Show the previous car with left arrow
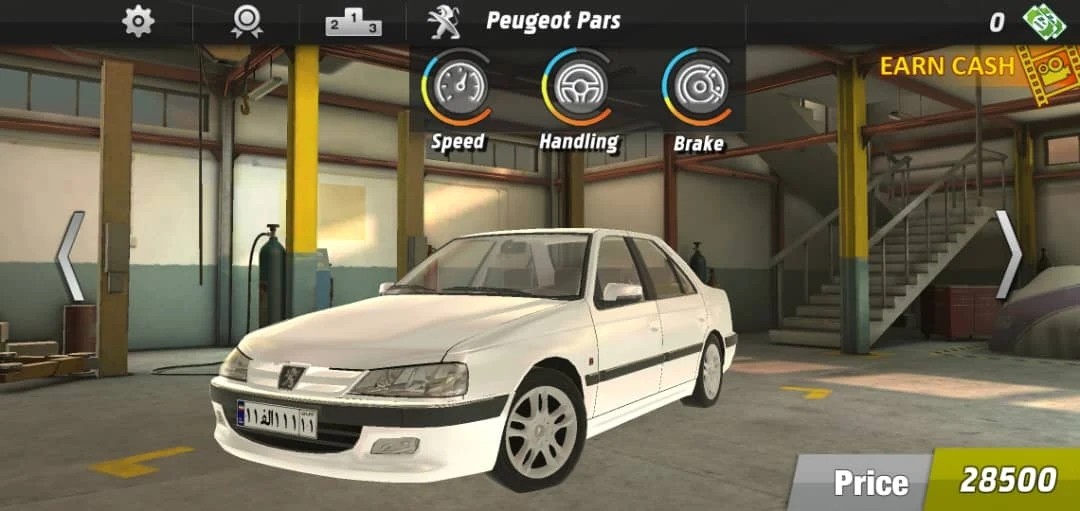The width and height of the screenshot is (1080, 511). 71,256
